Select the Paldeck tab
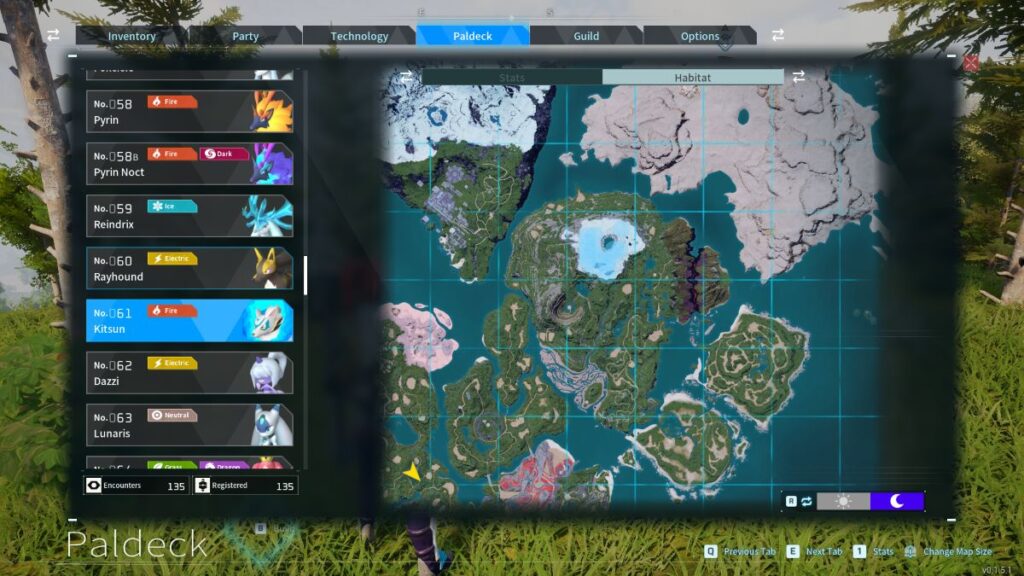The image size is (1024, 576). click(472, 36)
